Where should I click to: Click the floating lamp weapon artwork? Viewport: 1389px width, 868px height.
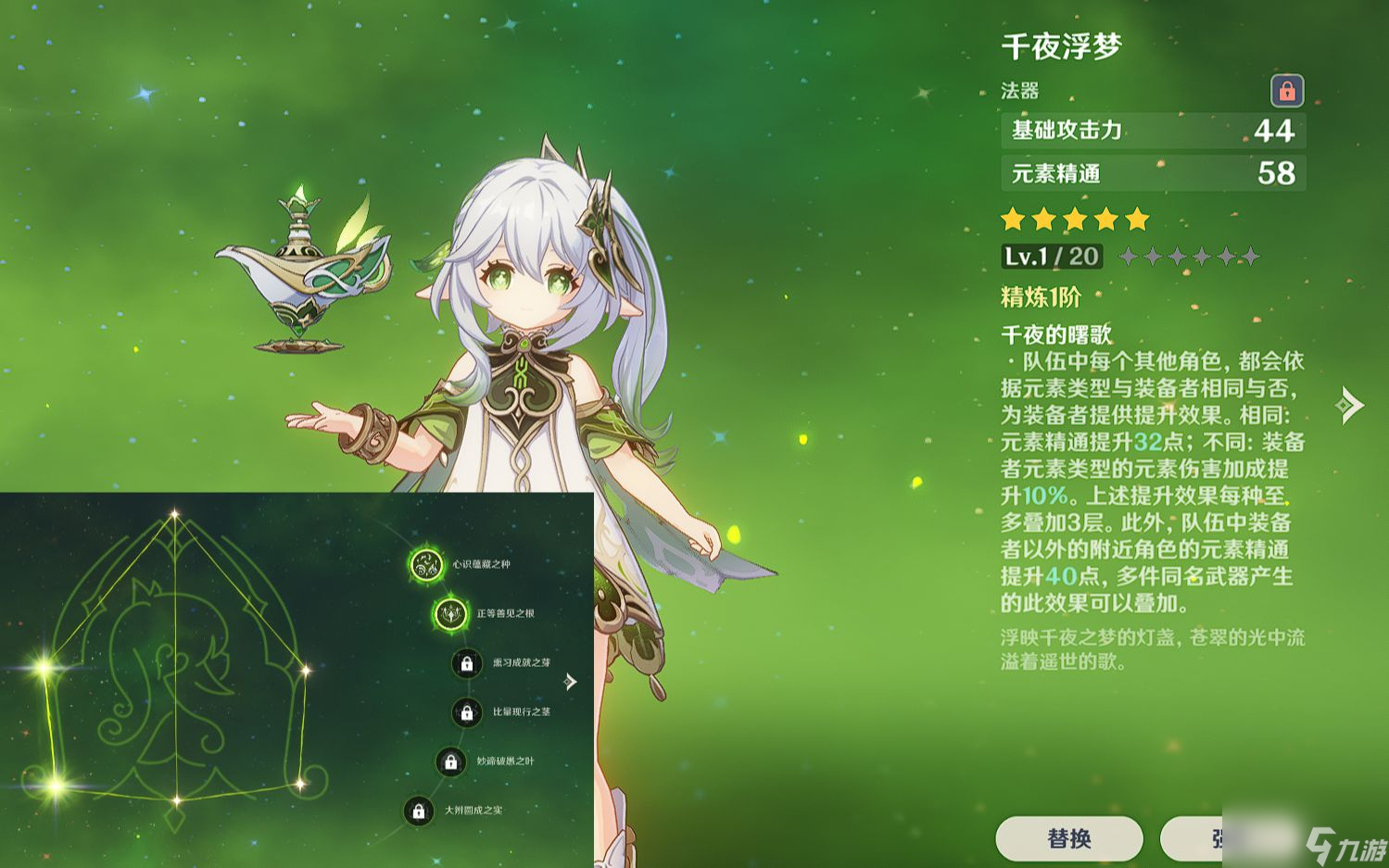(x=297, y=269)
